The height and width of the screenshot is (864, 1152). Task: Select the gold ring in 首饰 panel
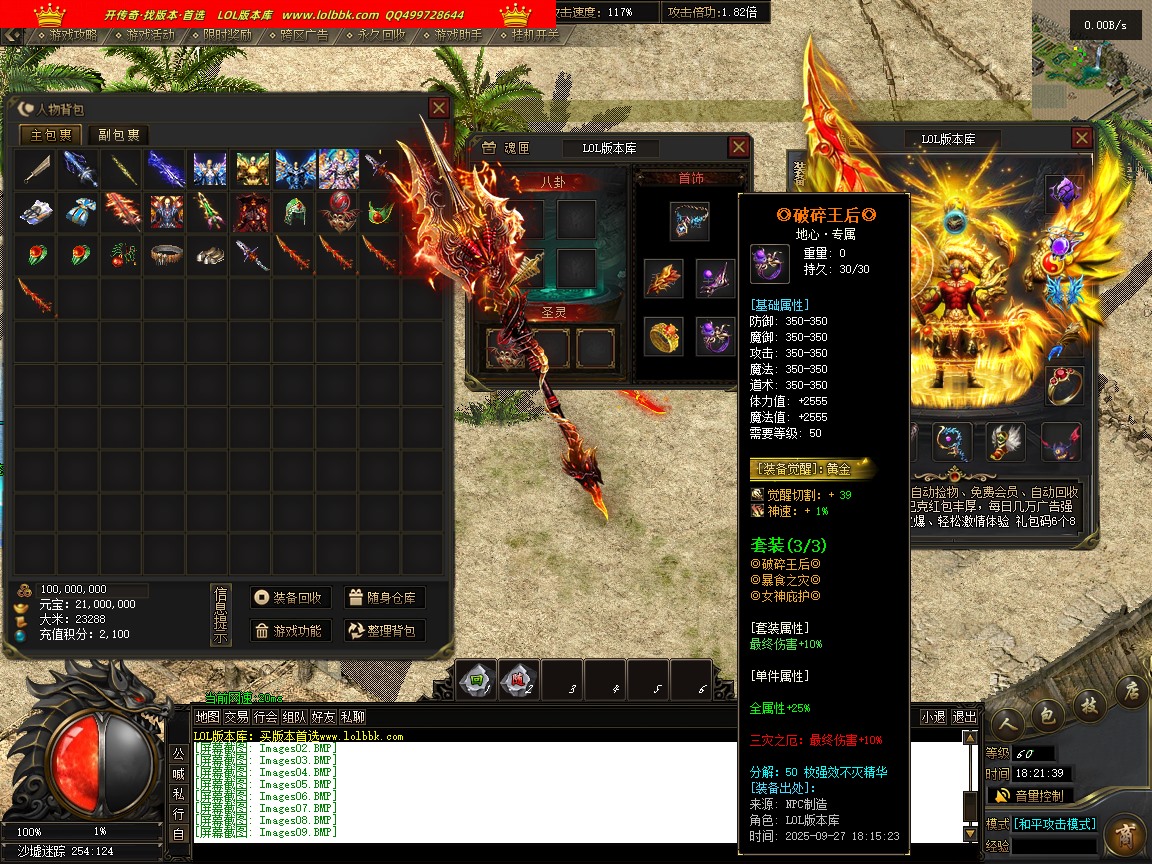click(x=663, y=337)
